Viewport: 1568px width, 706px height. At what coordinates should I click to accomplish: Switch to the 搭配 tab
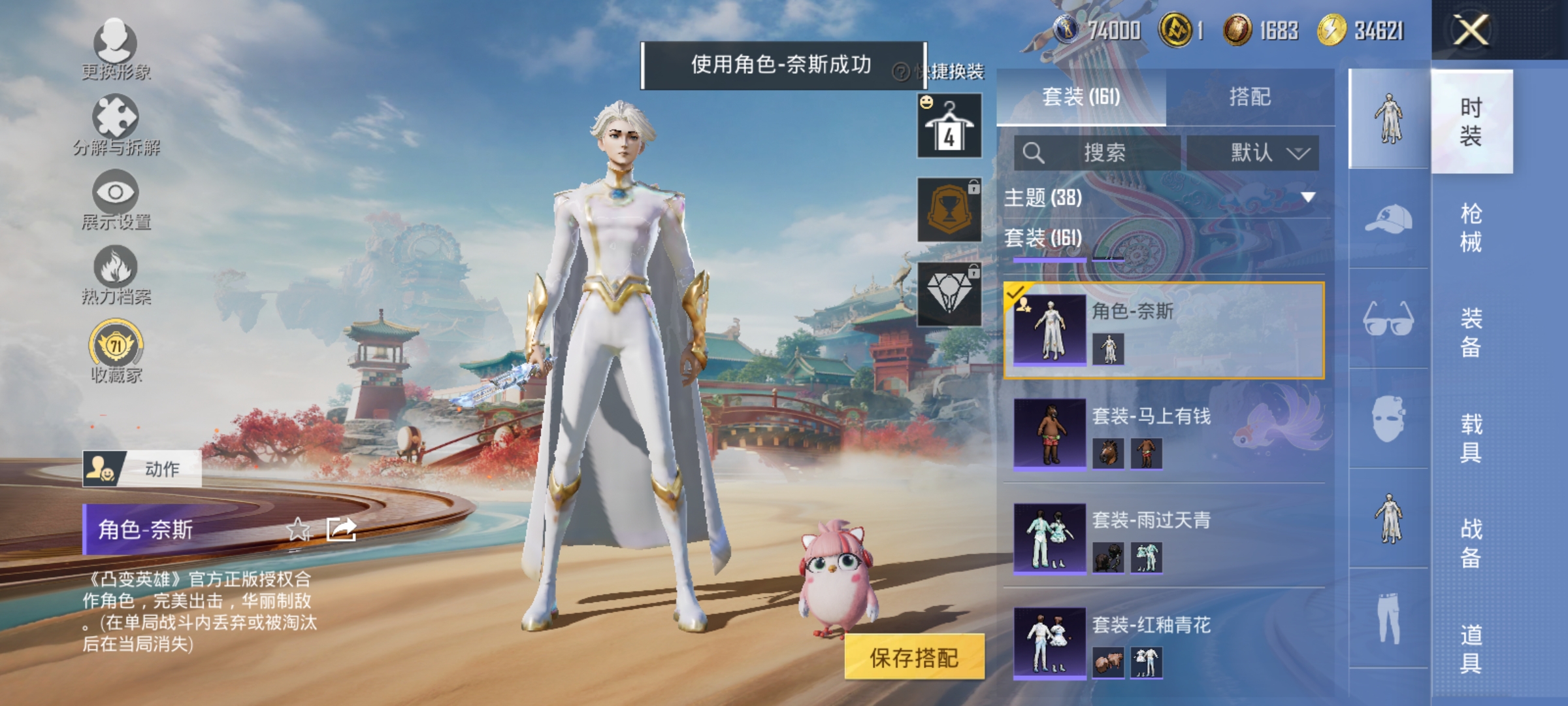pyautogui.click(x=1250, y=97)
